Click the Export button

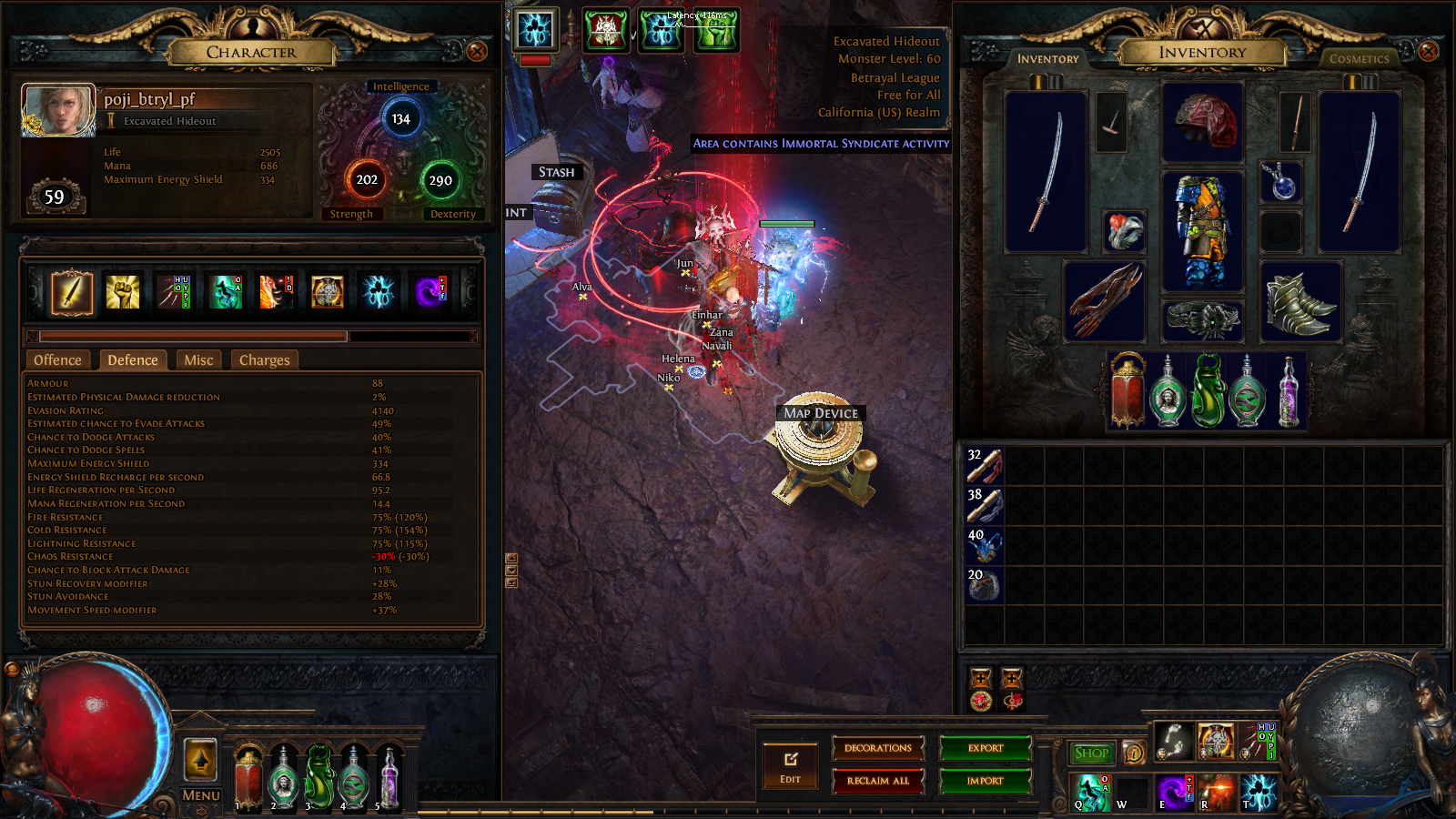tap(985, 748)
